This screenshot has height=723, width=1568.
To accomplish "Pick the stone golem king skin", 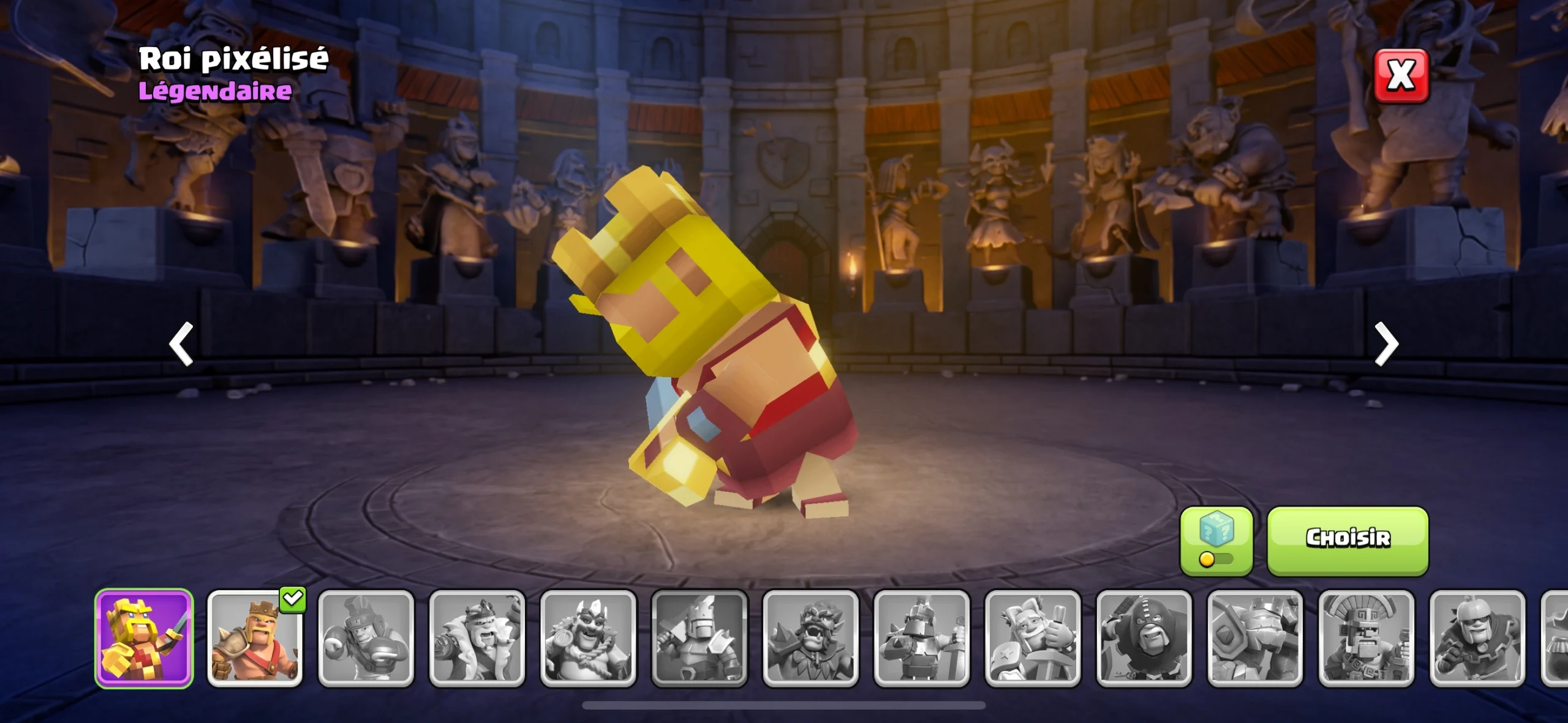I will click(x=1255, y=638).
